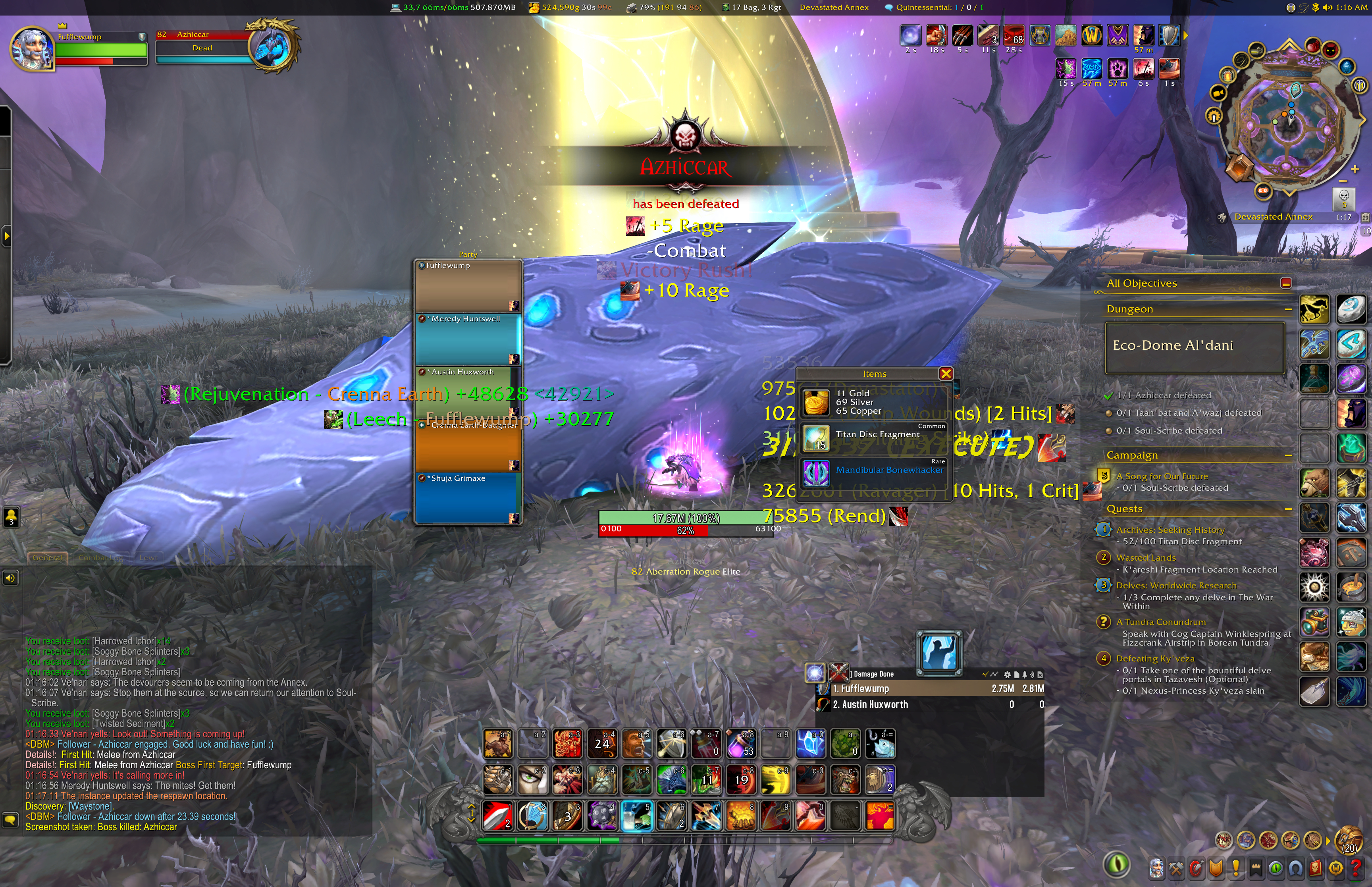This screenshot has height=887, width=1372.
Task: Zoom in the minimap with the plus button
Action: pos(1355,169)
